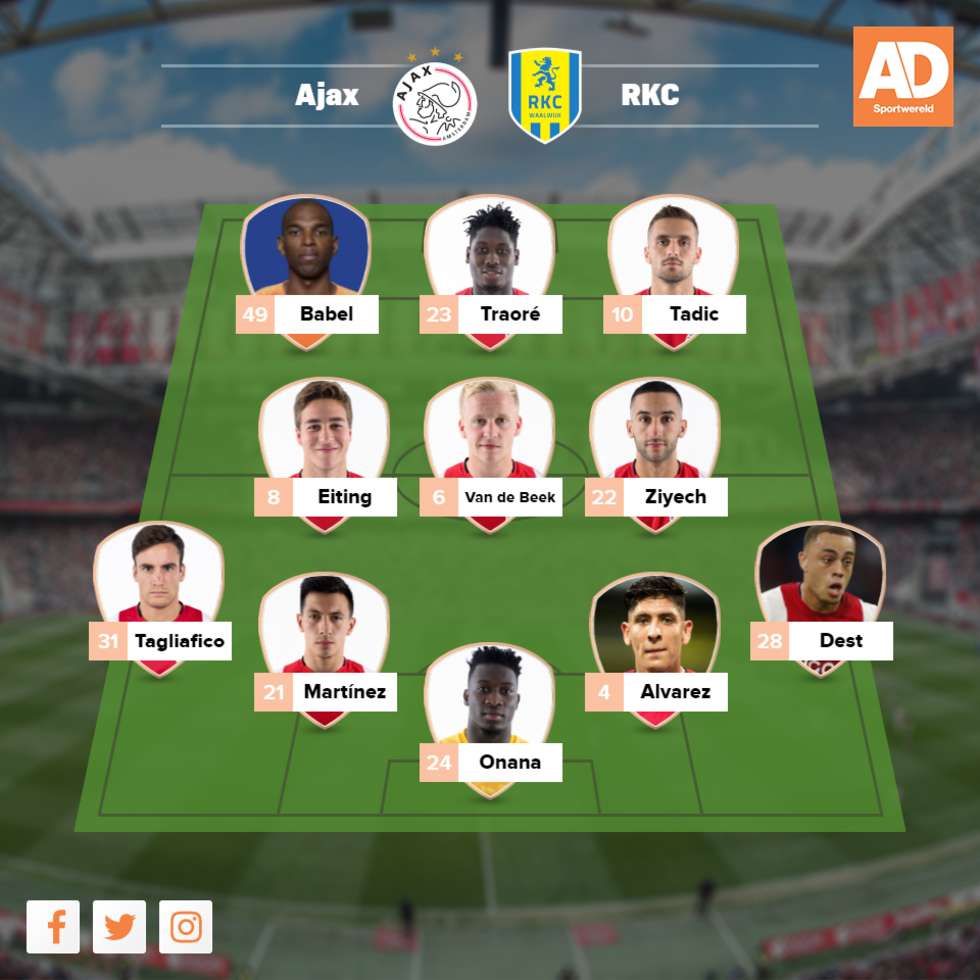
Task: Share via the Twitter bird icon
Action: coord(119,927)
